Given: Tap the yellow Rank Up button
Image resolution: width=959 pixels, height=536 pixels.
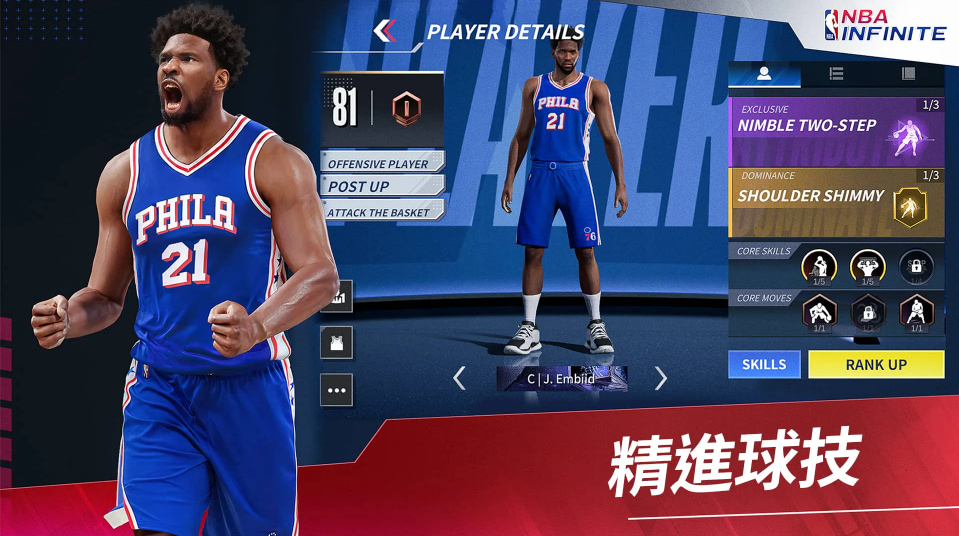Looking at the screenshot, I should coord(876,365).
